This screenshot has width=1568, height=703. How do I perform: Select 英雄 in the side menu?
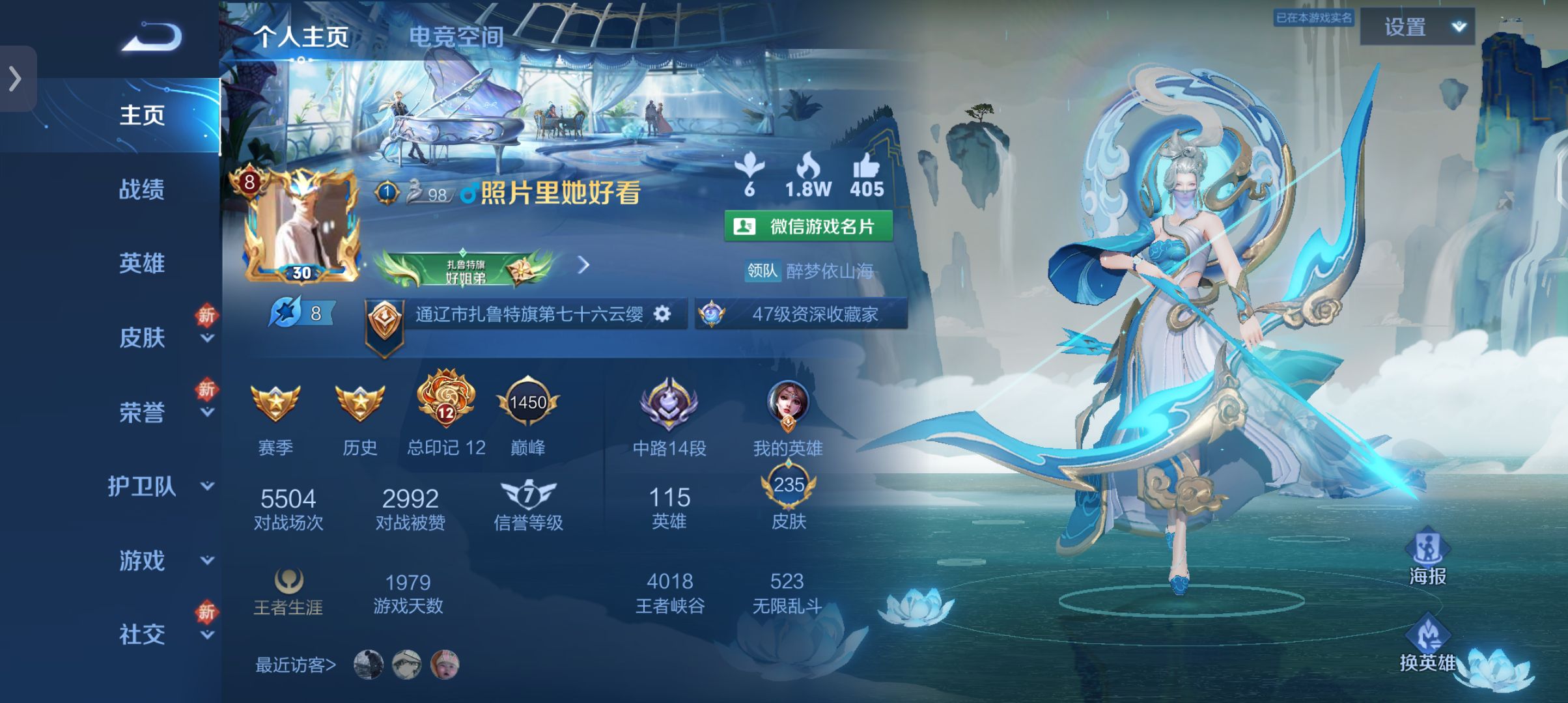pyautogui.click(x=141, y=264)
